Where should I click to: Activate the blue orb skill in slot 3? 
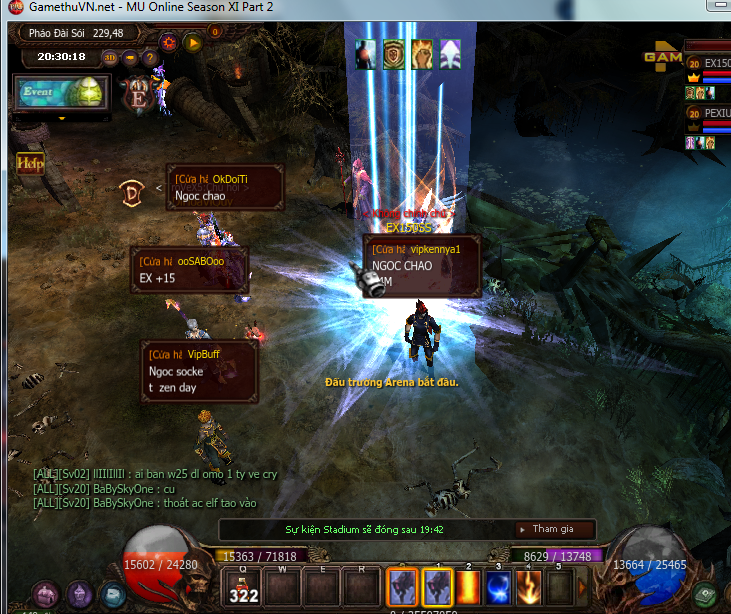pos(499,587)
